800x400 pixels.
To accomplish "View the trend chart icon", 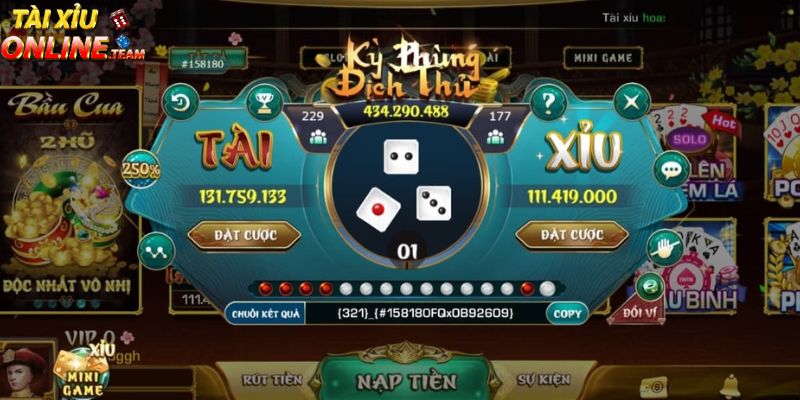I will 155,249.
